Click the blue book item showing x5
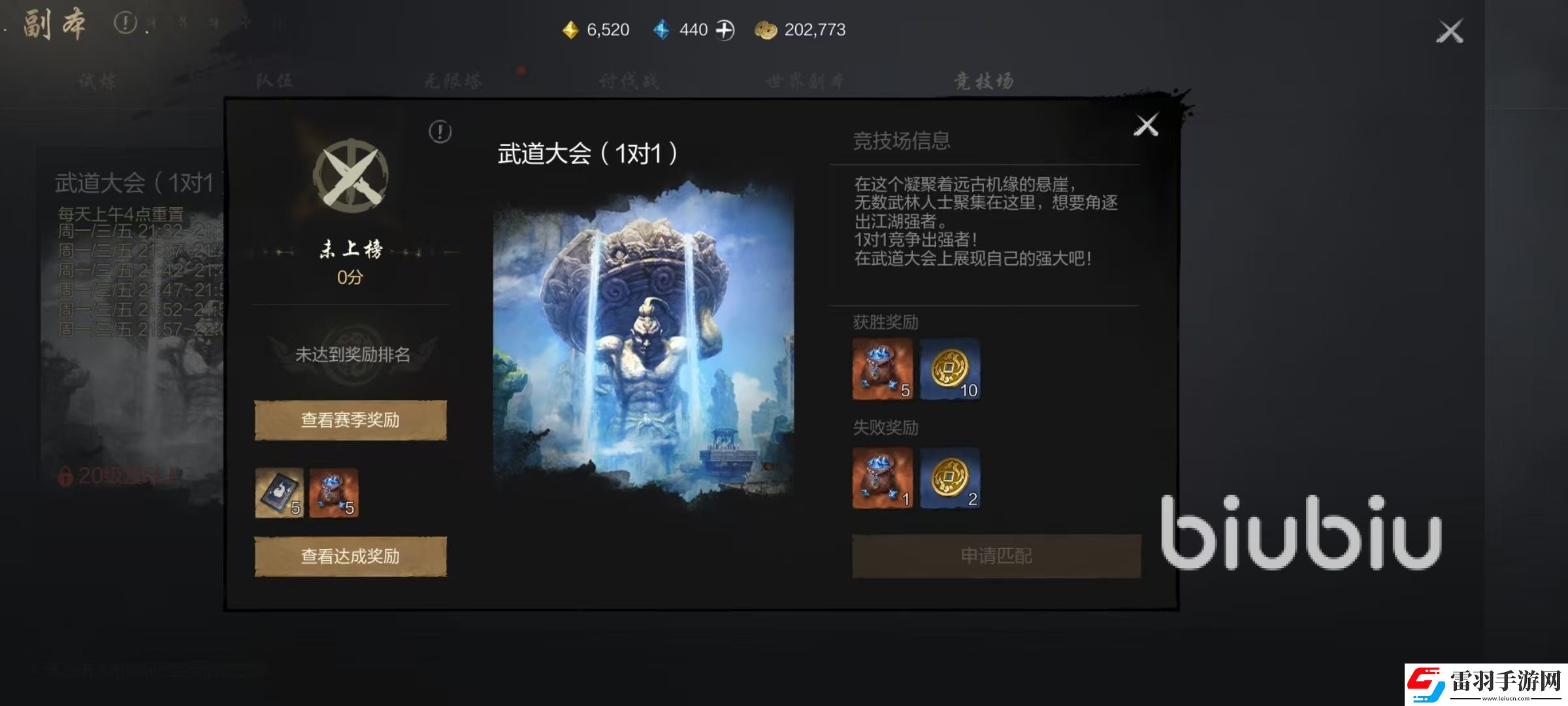The height and width of the screenshot is (706, 1568). pos(281,492)
